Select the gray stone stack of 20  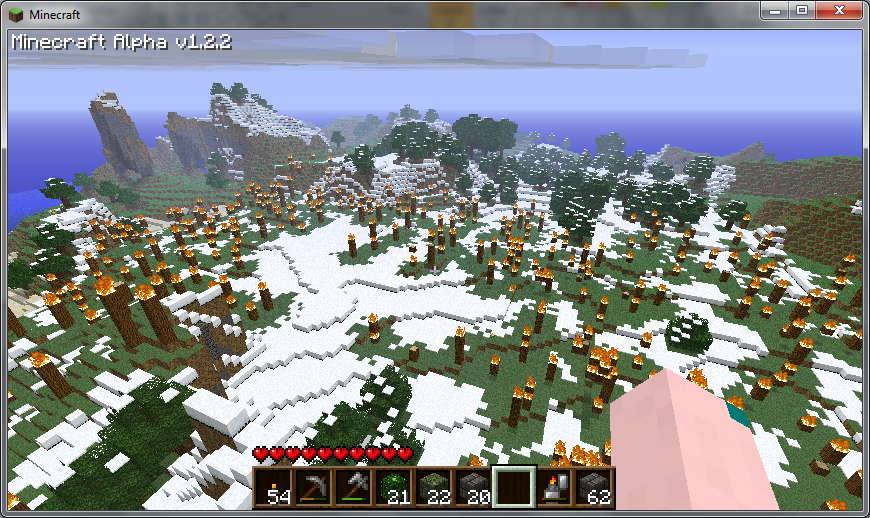pos(472,487)
